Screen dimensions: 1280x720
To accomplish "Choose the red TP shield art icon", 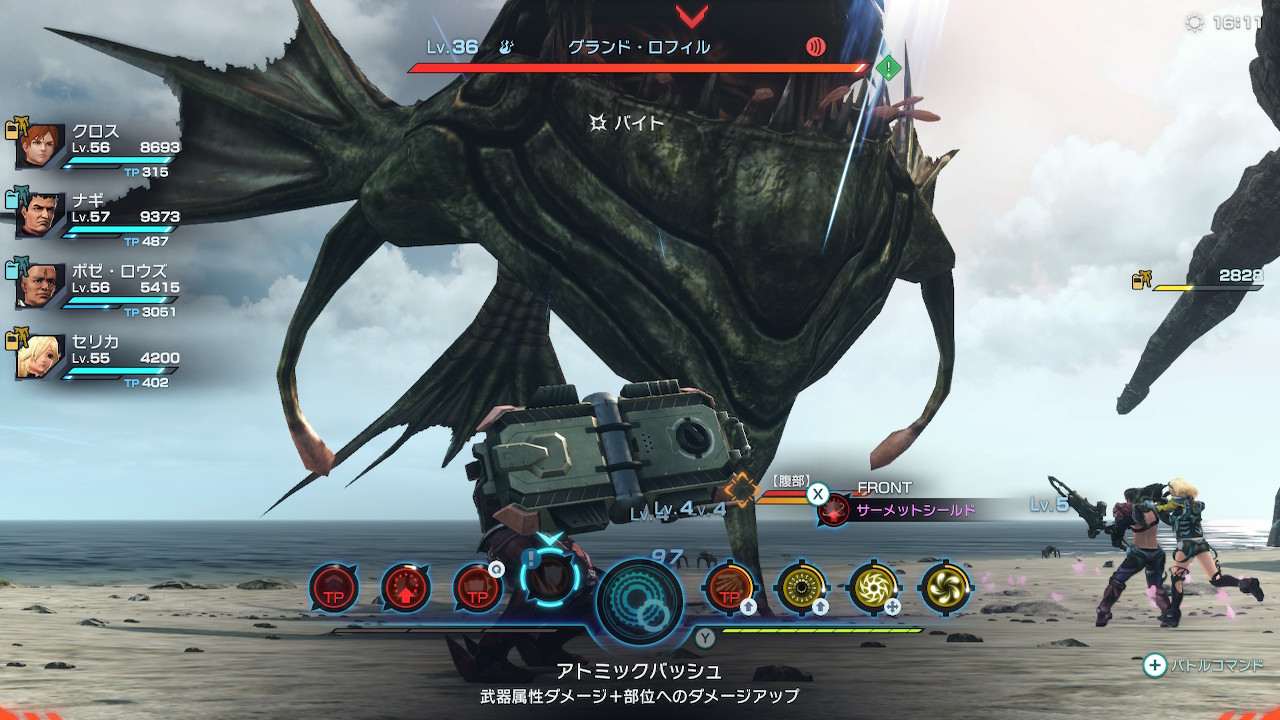I will 478,589.
